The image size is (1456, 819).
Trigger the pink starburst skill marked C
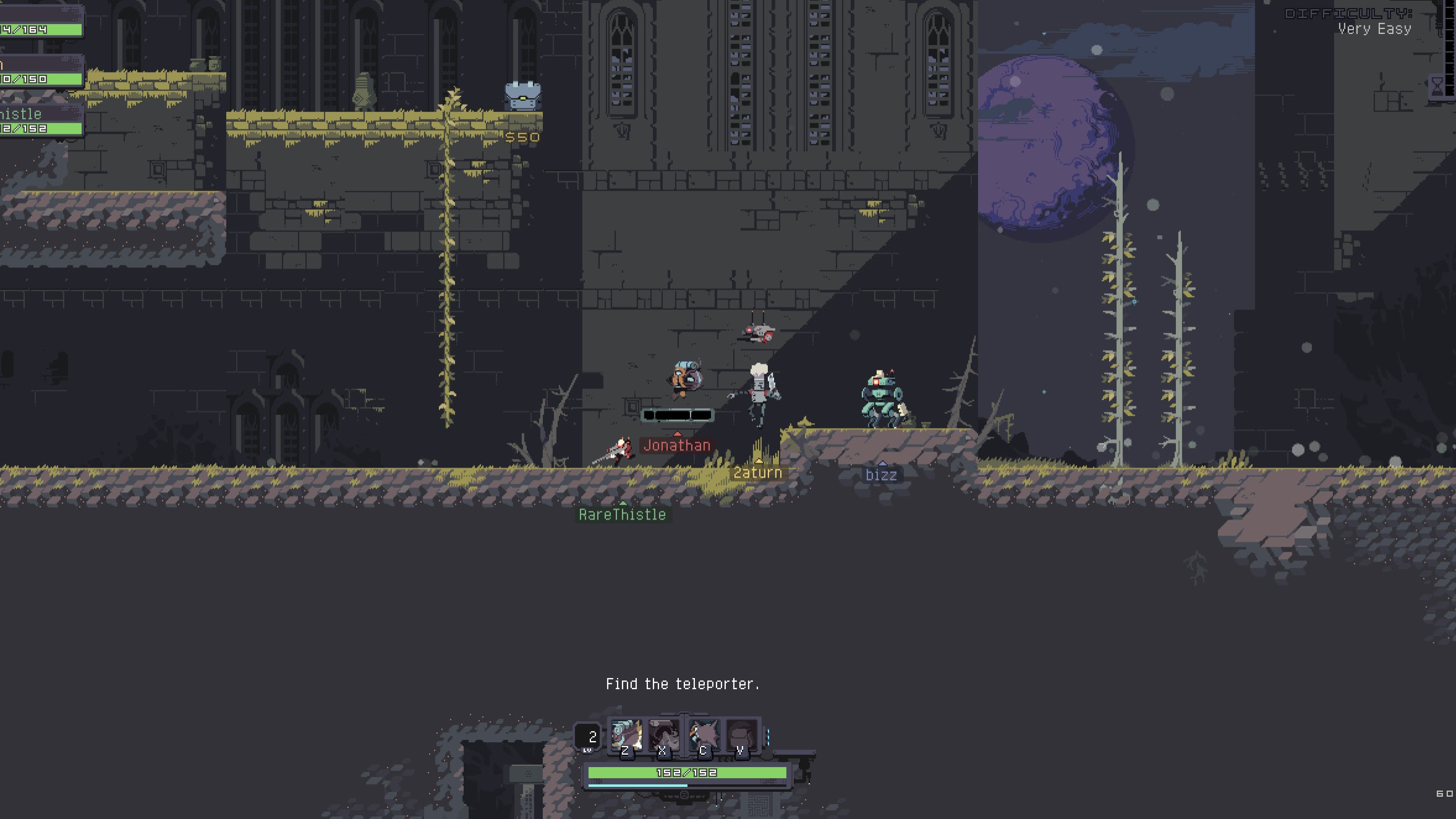point(704,737)
